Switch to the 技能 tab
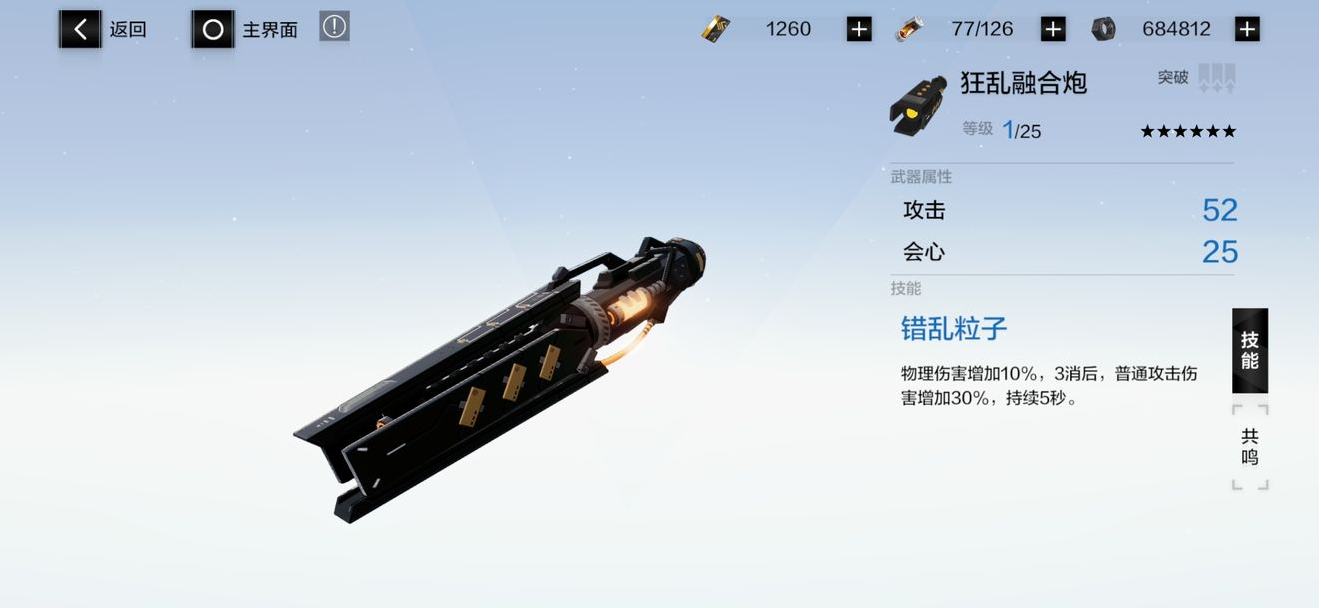The width and height of the screenshot is (1321, 608). 1250,350
